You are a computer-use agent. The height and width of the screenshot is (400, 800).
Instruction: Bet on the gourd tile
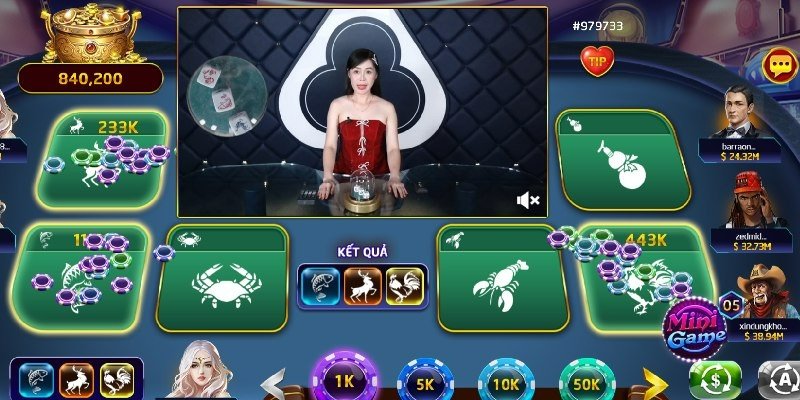[622, 160]
